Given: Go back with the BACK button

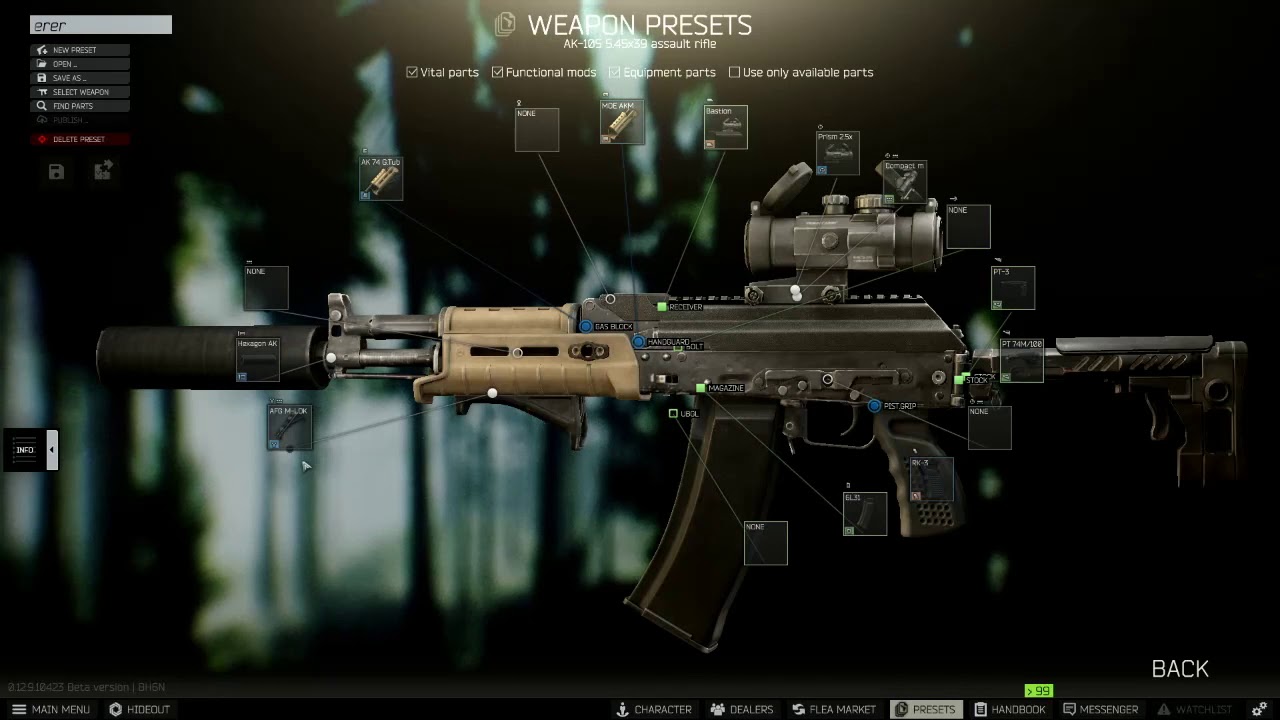Looking at the screenshot, I should (1180, 669).
